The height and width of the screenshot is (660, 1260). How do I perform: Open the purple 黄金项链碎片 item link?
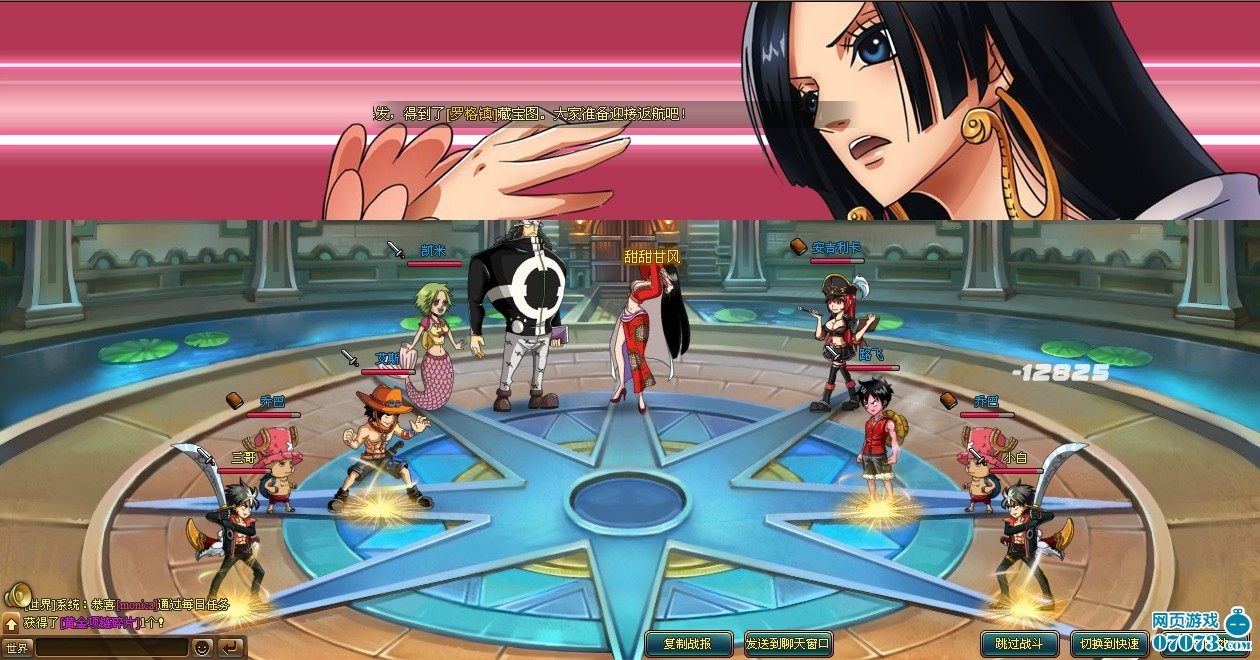(x=98, y=623)
